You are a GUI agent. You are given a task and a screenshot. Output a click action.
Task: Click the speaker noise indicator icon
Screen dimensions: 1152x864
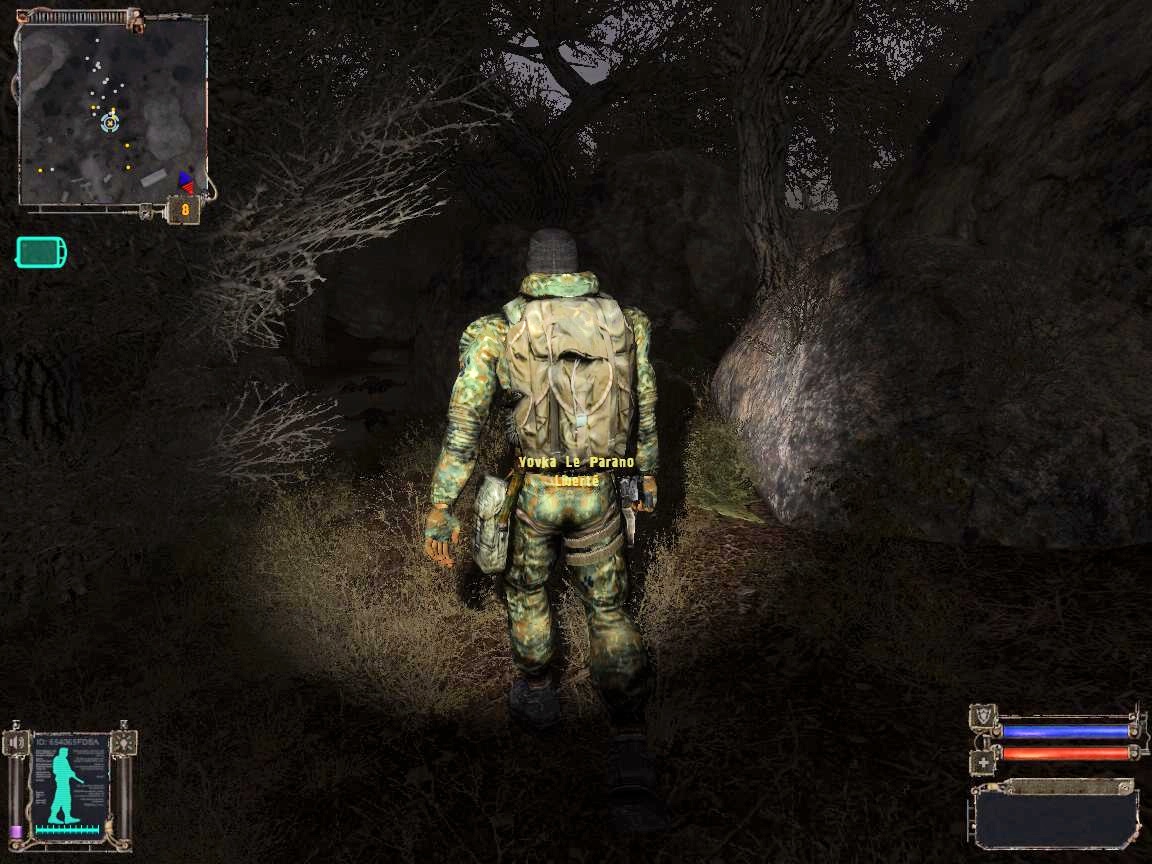17,742
